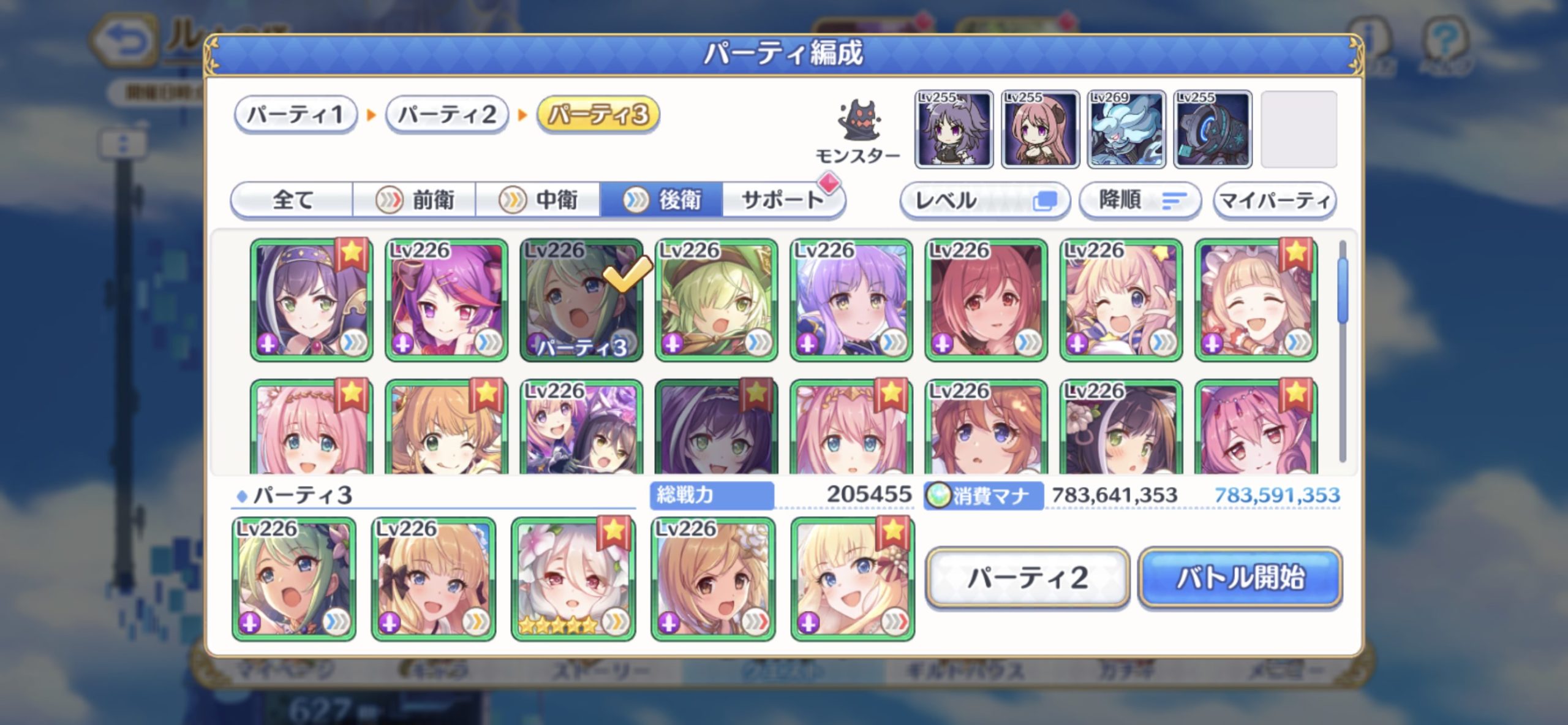Toggle the 降順 descending sort order
1568x725 pixels.
pyautogui.click(x=1139, y=200)
